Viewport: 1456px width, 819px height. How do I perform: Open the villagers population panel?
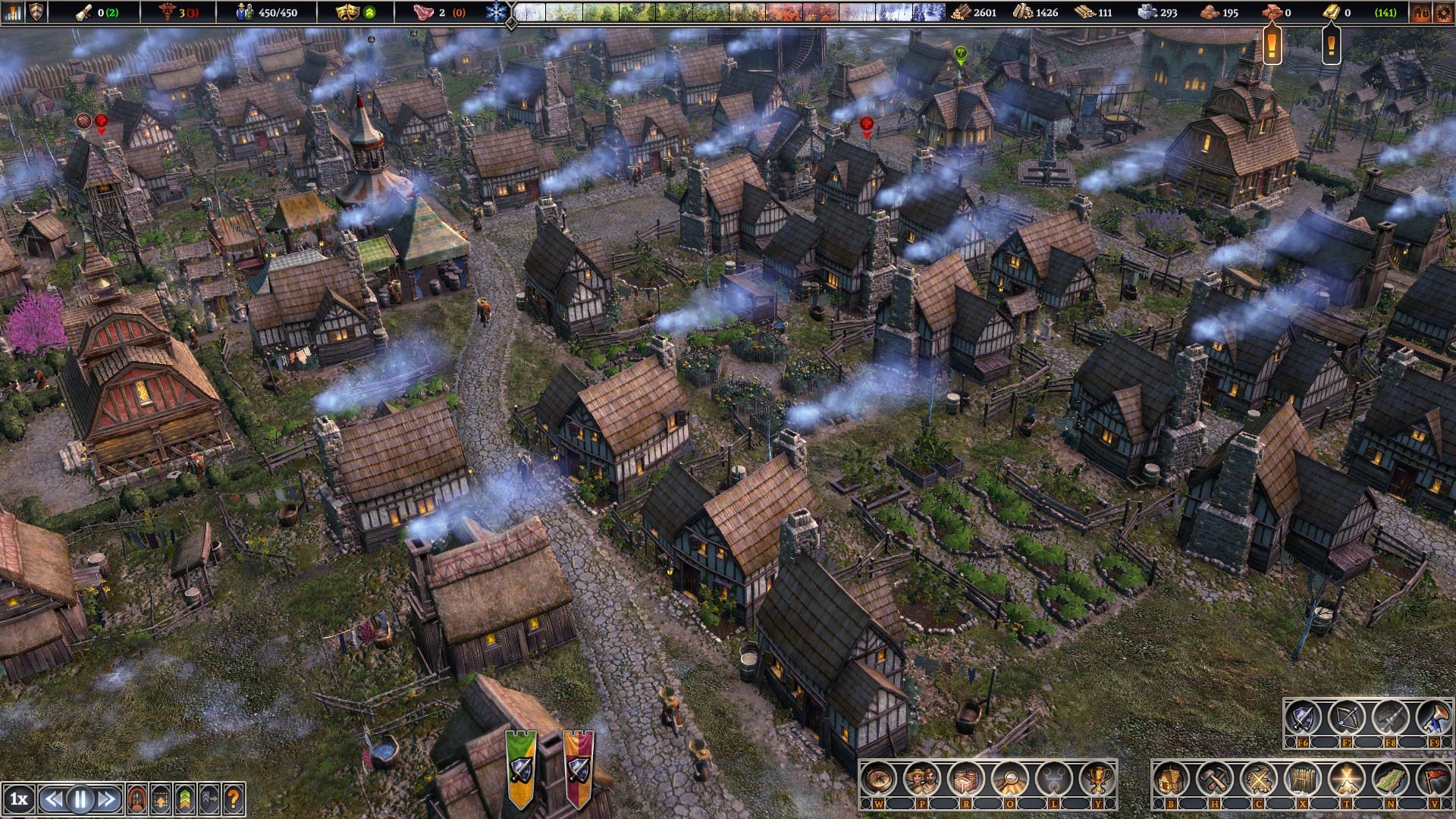[922, 779]
